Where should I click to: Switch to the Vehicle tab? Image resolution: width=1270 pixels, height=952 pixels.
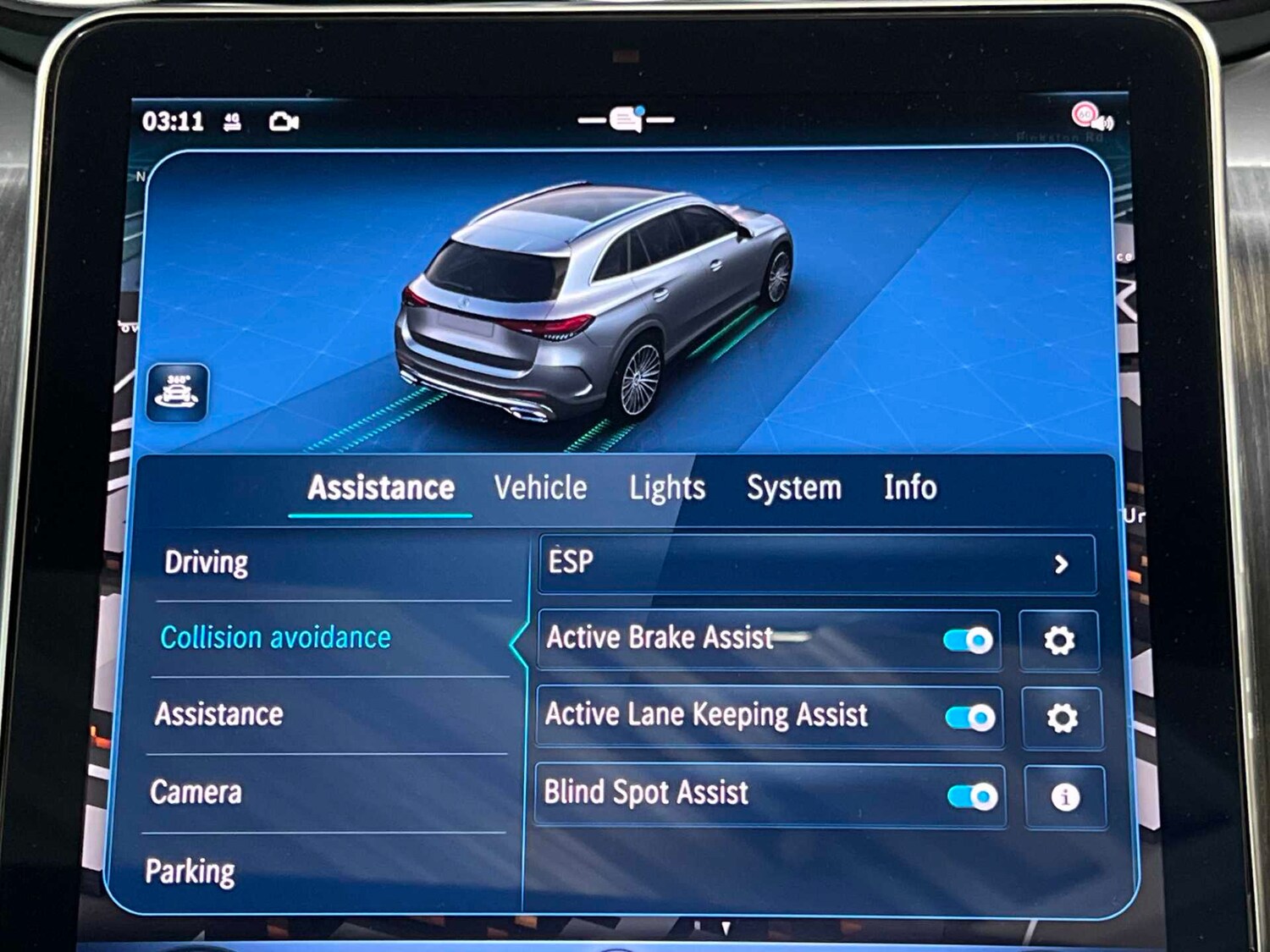click(541, 489)
